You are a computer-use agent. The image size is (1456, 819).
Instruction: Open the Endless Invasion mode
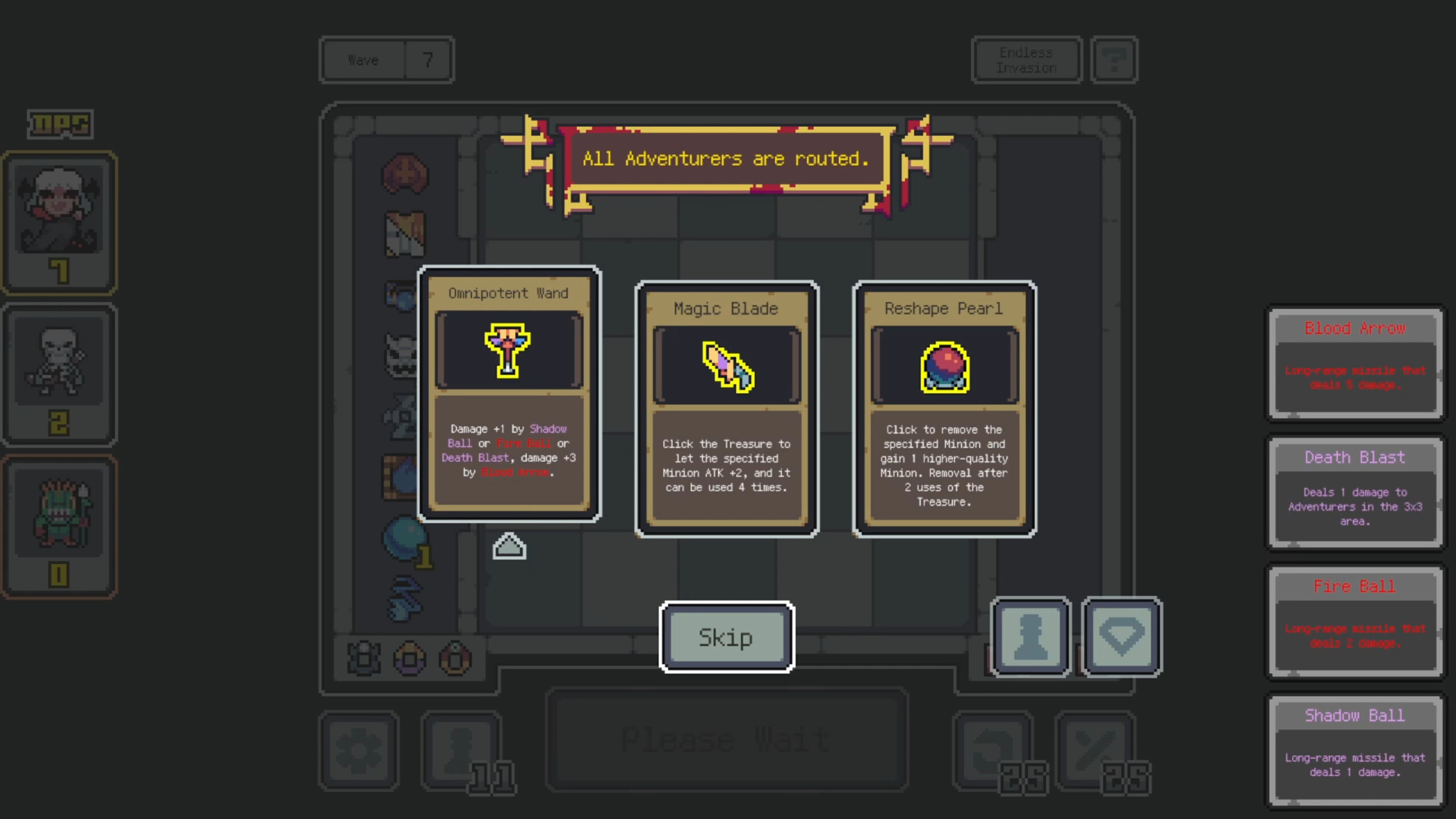click(x=1025, y=59)
